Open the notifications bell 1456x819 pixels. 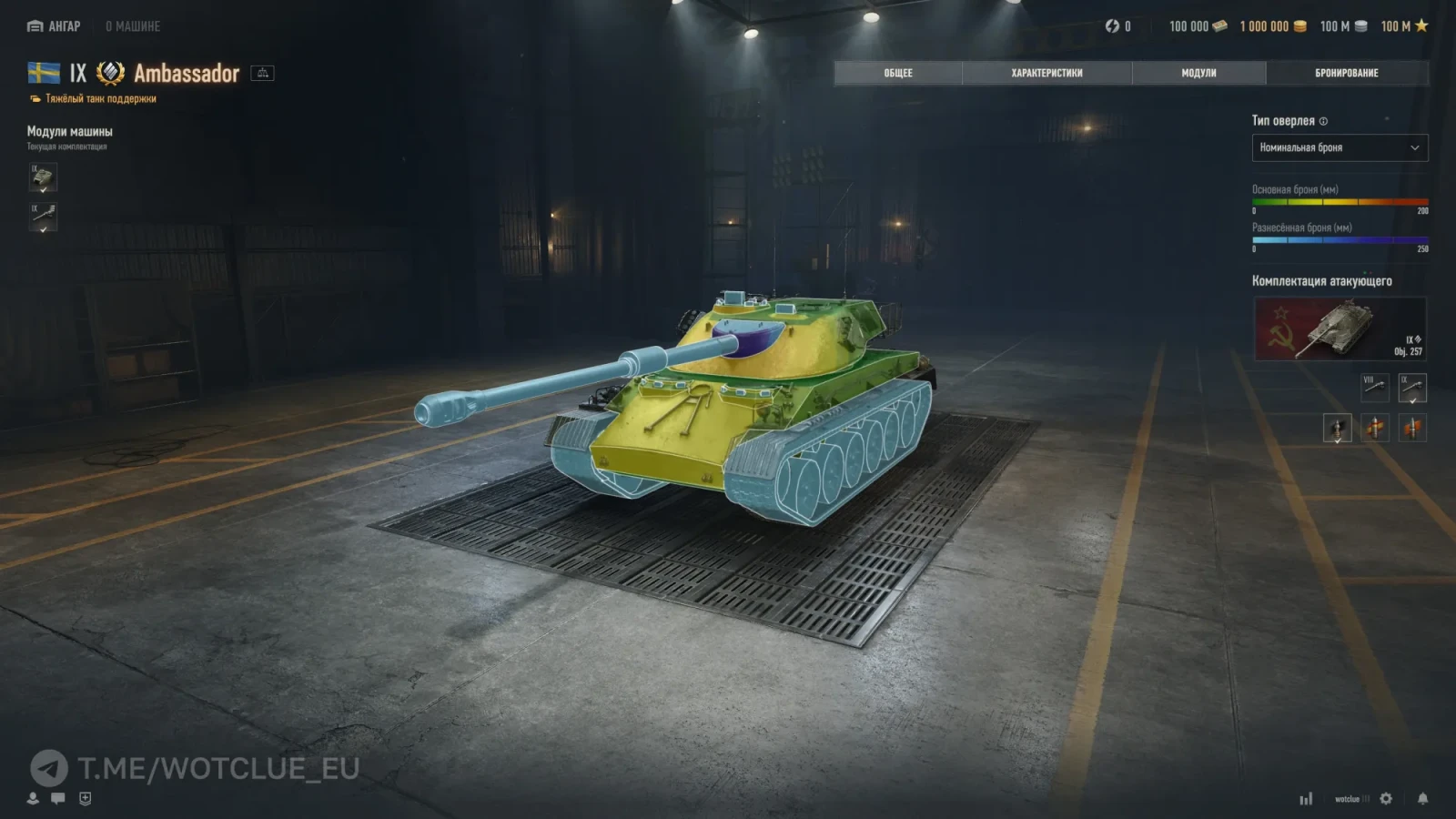1422,799
